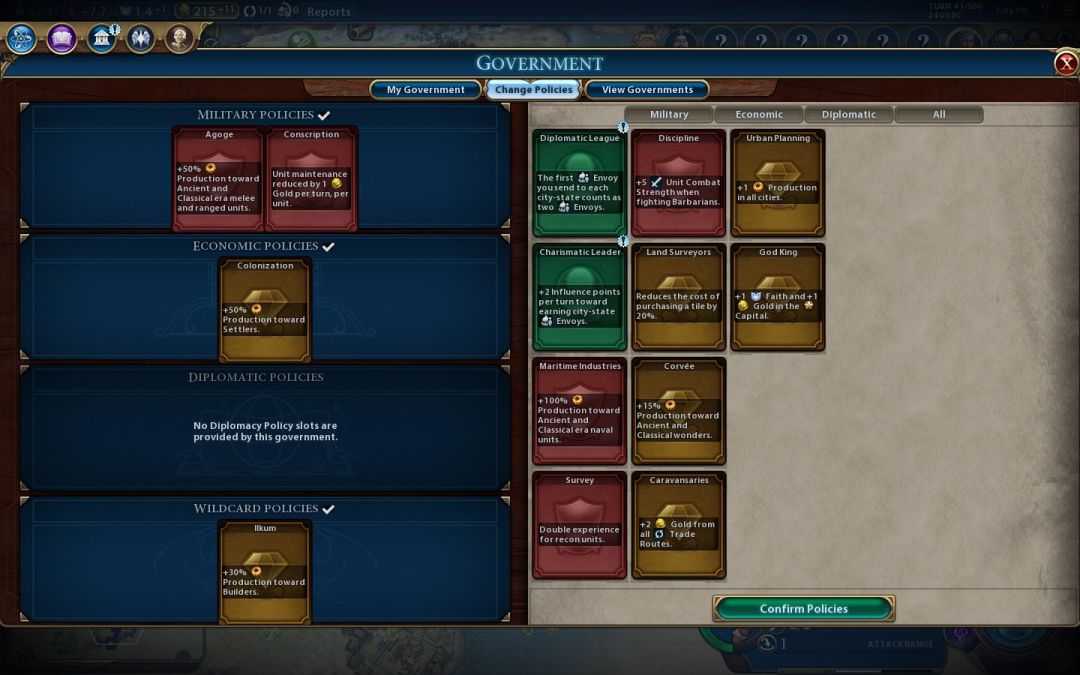Show All policy cards
The image size is (1080, 675).
point(938,114)
